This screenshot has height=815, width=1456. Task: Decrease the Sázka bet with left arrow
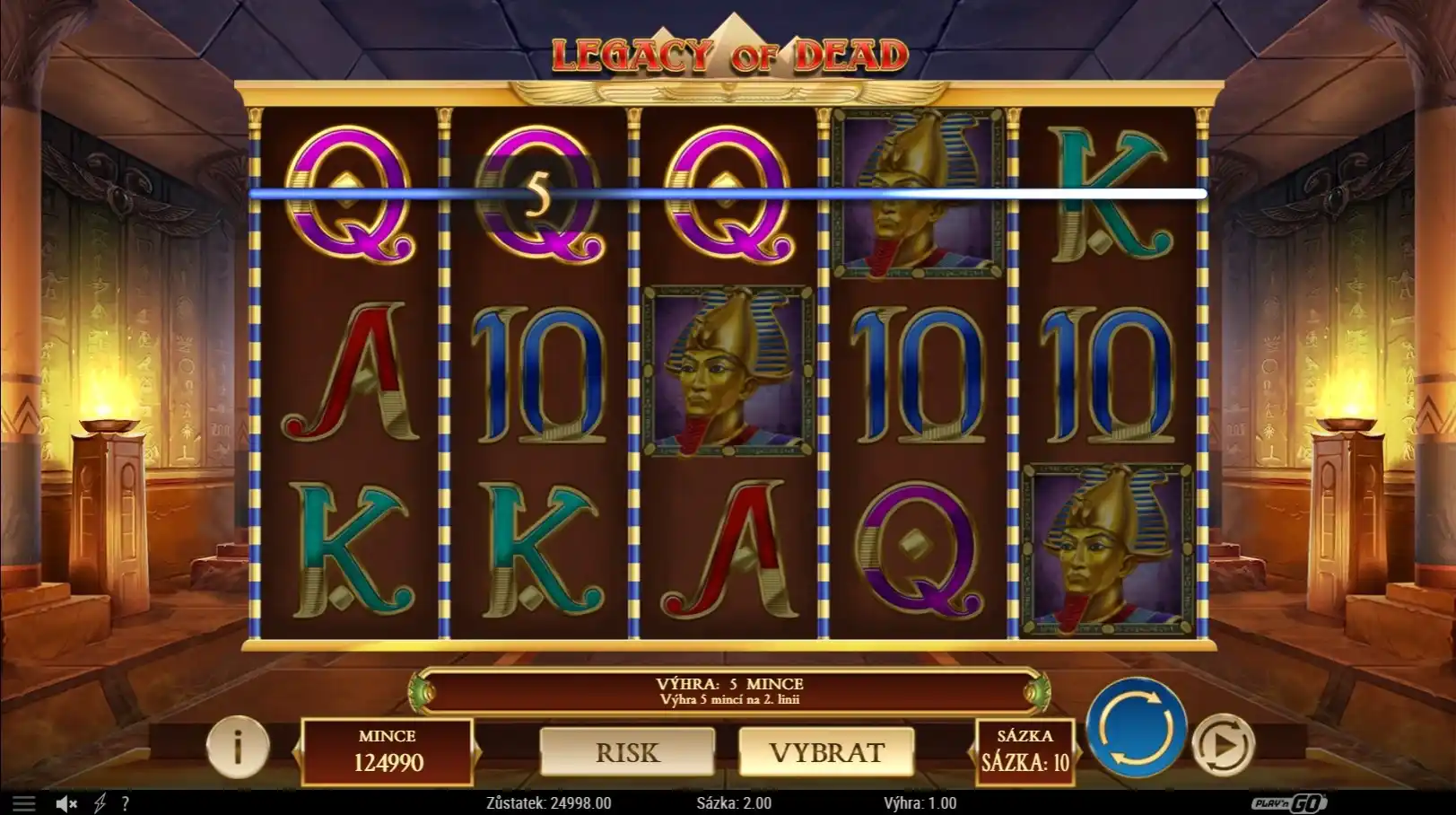pyautogui.click(x=972, y=751)
